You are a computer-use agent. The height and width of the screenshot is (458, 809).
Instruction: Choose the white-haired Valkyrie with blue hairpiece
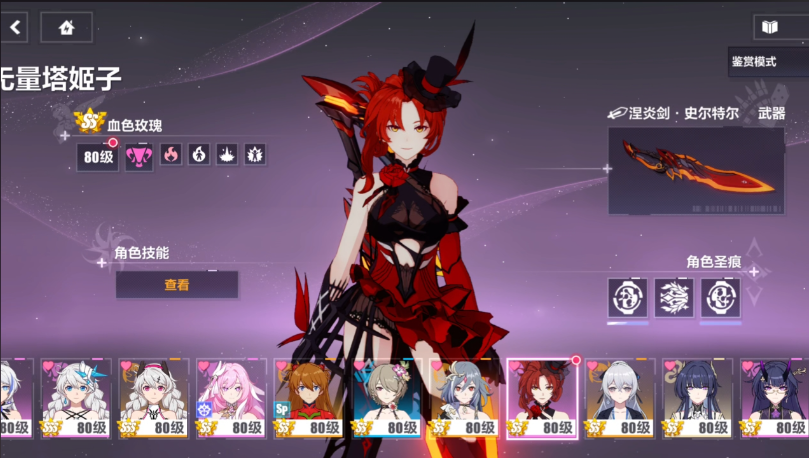(x=75, y=398)
